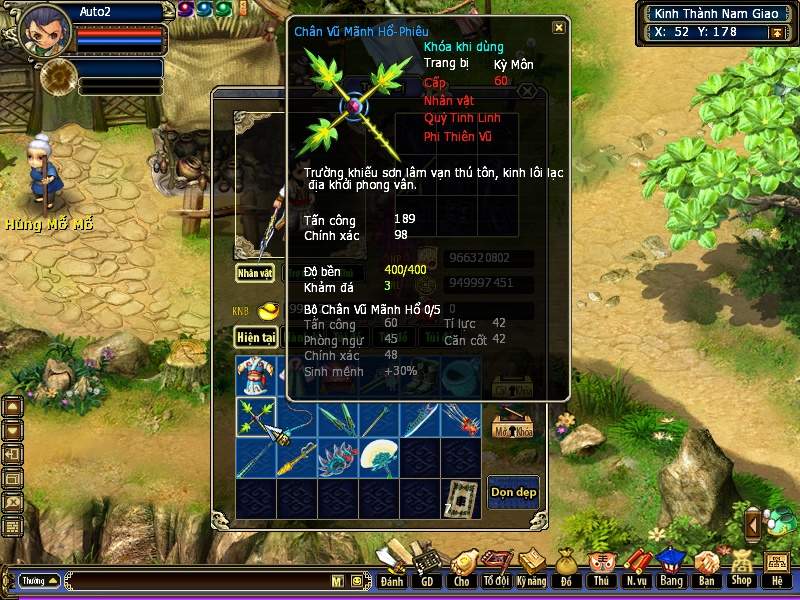Switch to the Hiện tại bag tab
The width and height of the screenshot is (800, 600).
pyautogui.click(x=256, y=338)
